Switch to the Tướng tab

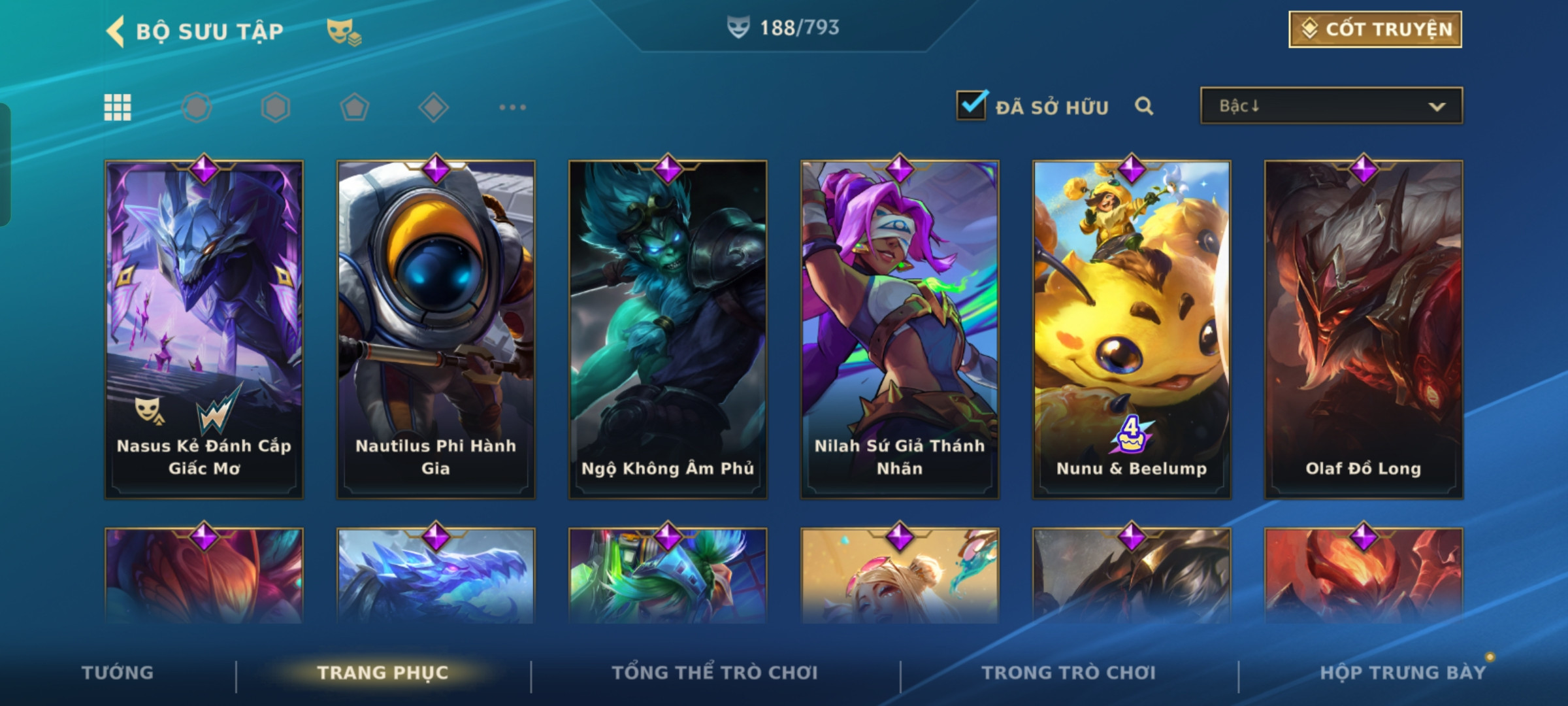tap(118, 673)
